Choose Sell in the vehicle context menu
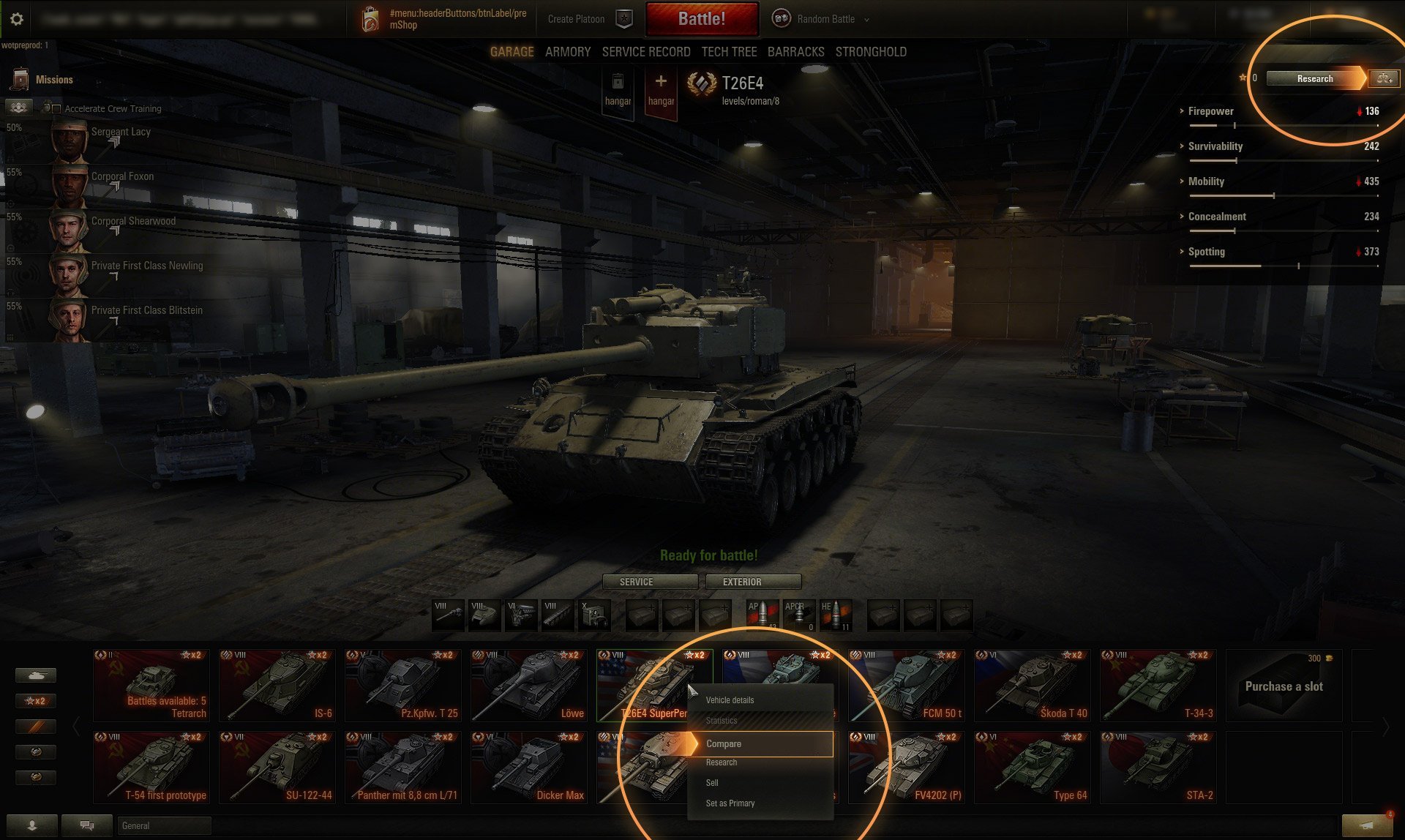Viewport: 1405px width, 840px height. 712,783
